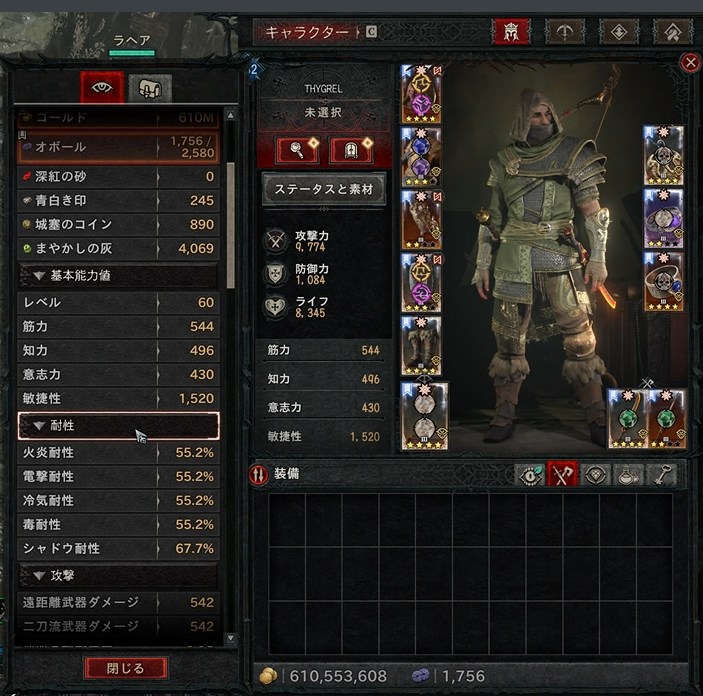Open the wardrobe door icon button
This screenshot has width=703, height=696.
[x=351, y=151]
